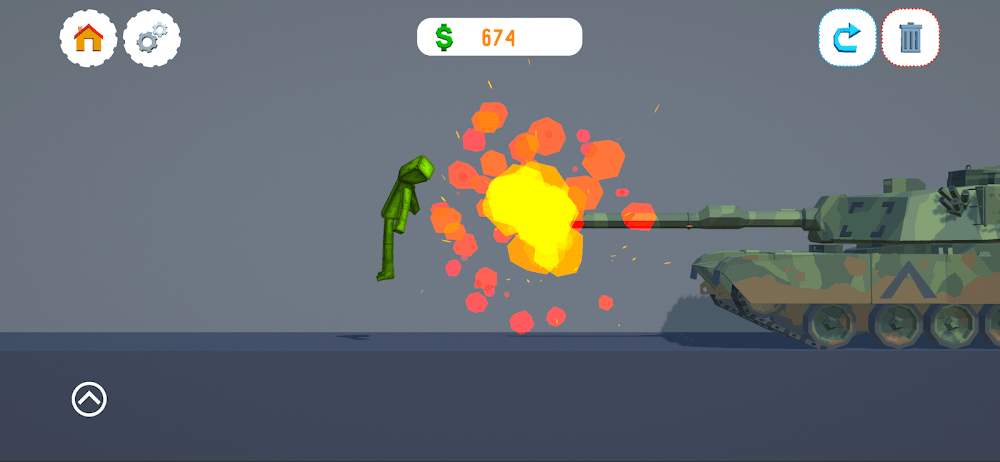Open the gear settings menu
The image size is (1000, 462).
(152, 39)
